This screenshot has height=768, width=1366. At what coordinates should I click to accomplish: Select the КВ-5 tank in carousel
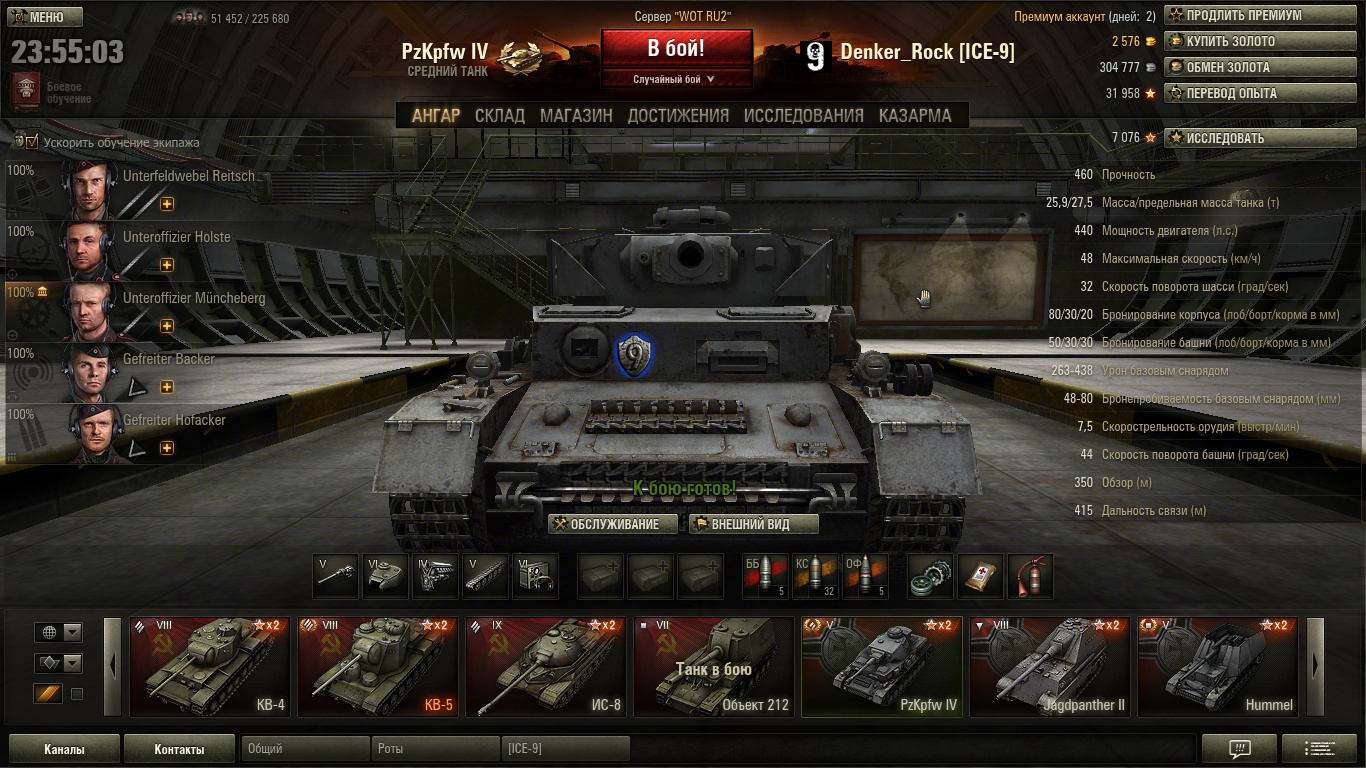pyautogui.click(x=377, y=667)
